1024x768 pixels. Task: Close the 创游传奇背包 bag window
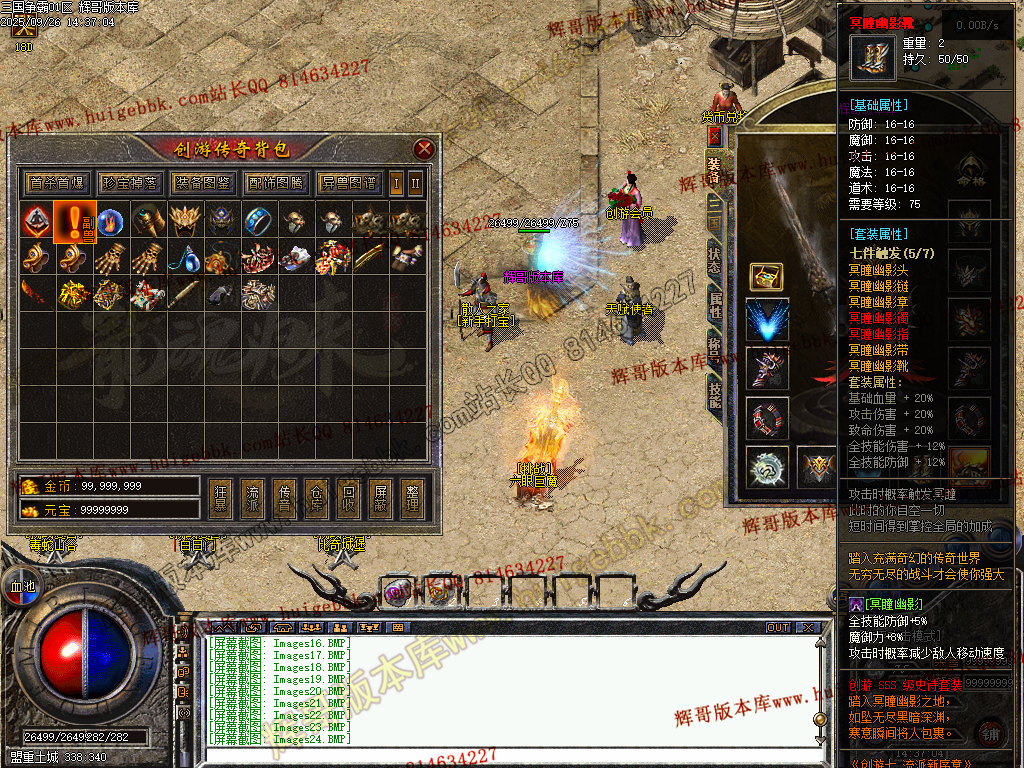pyautogui.click(x=424, y=150)
